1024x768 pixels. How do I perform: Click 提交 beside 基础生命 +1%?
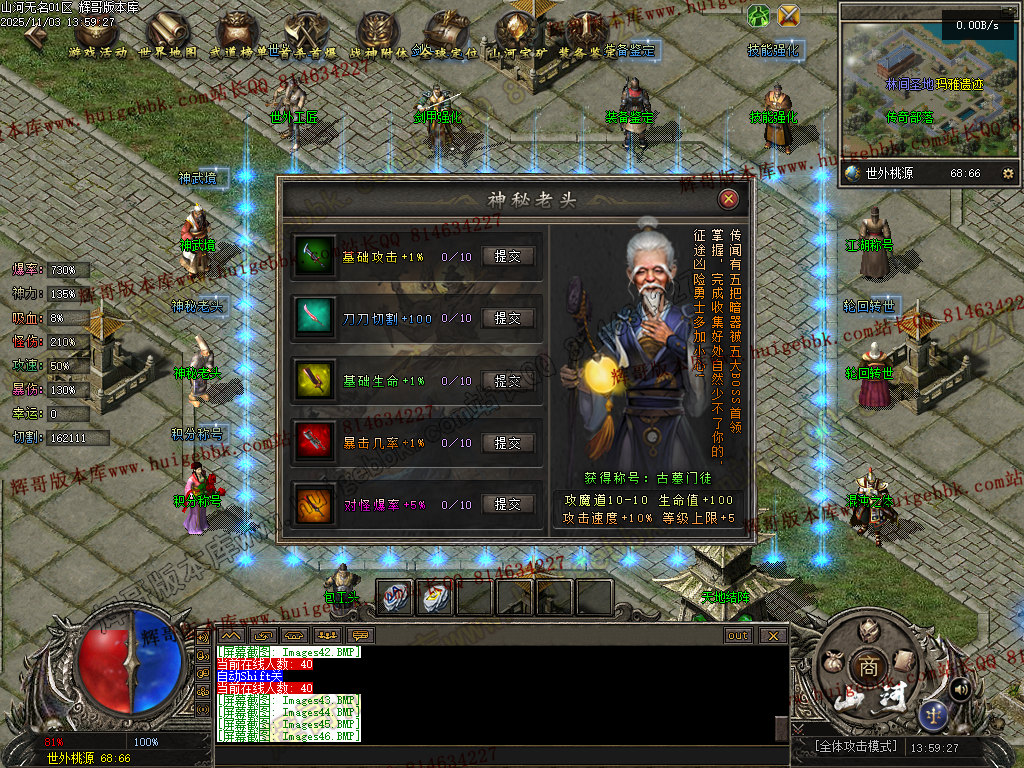click(x=508, y=380)
